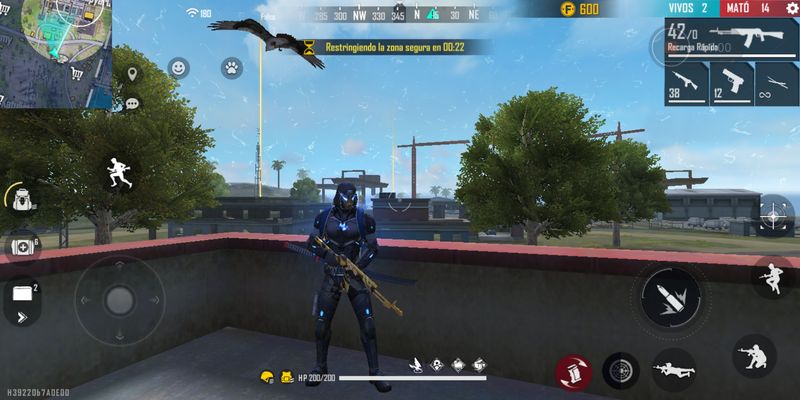The image size is (800, 400).
Task: Open the chat speech bubble
Action: tap(132, 102)
